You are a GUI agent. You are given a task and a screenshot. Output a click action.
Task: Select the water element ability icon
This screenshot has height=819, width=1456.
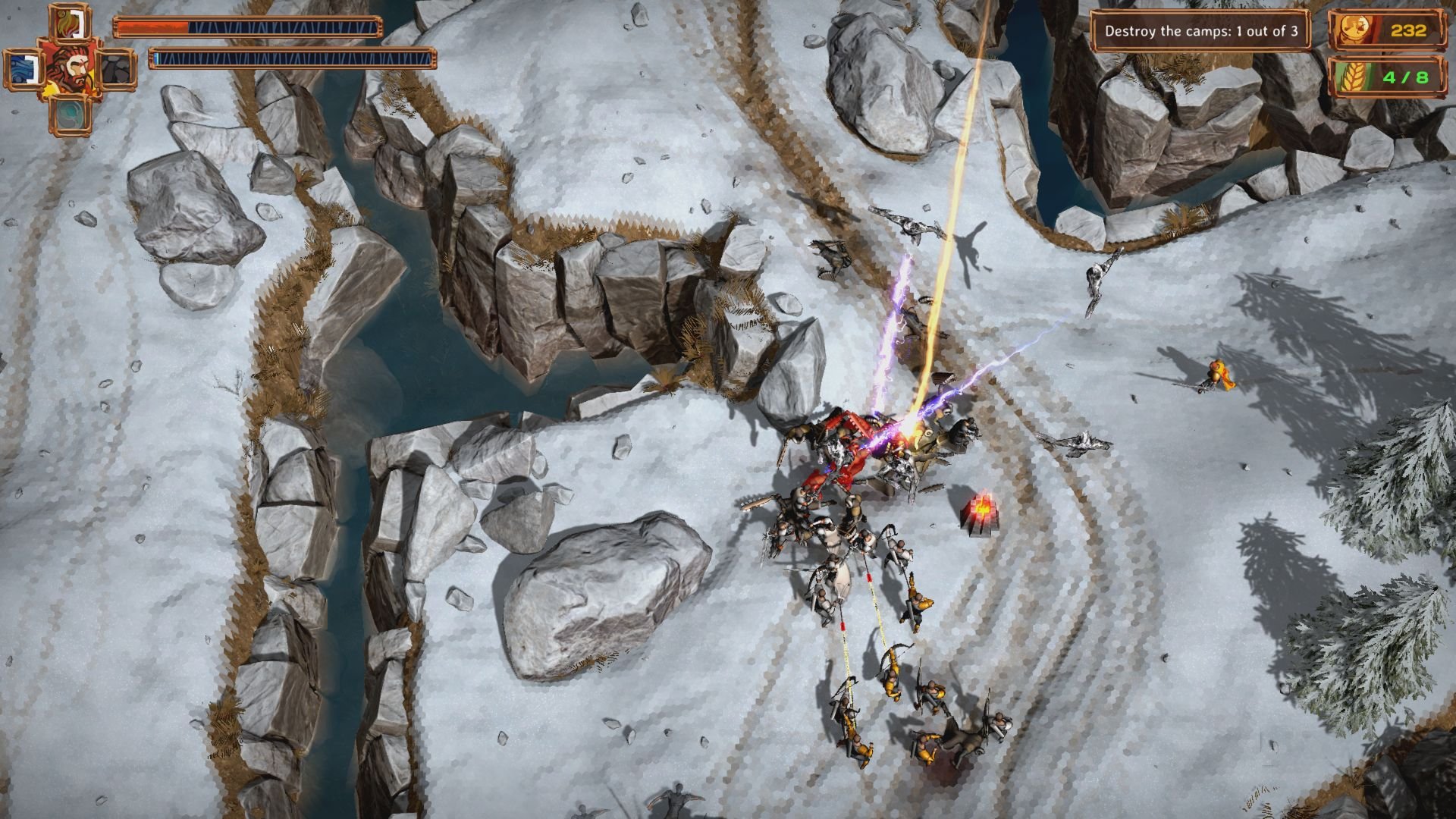(23, 68)
